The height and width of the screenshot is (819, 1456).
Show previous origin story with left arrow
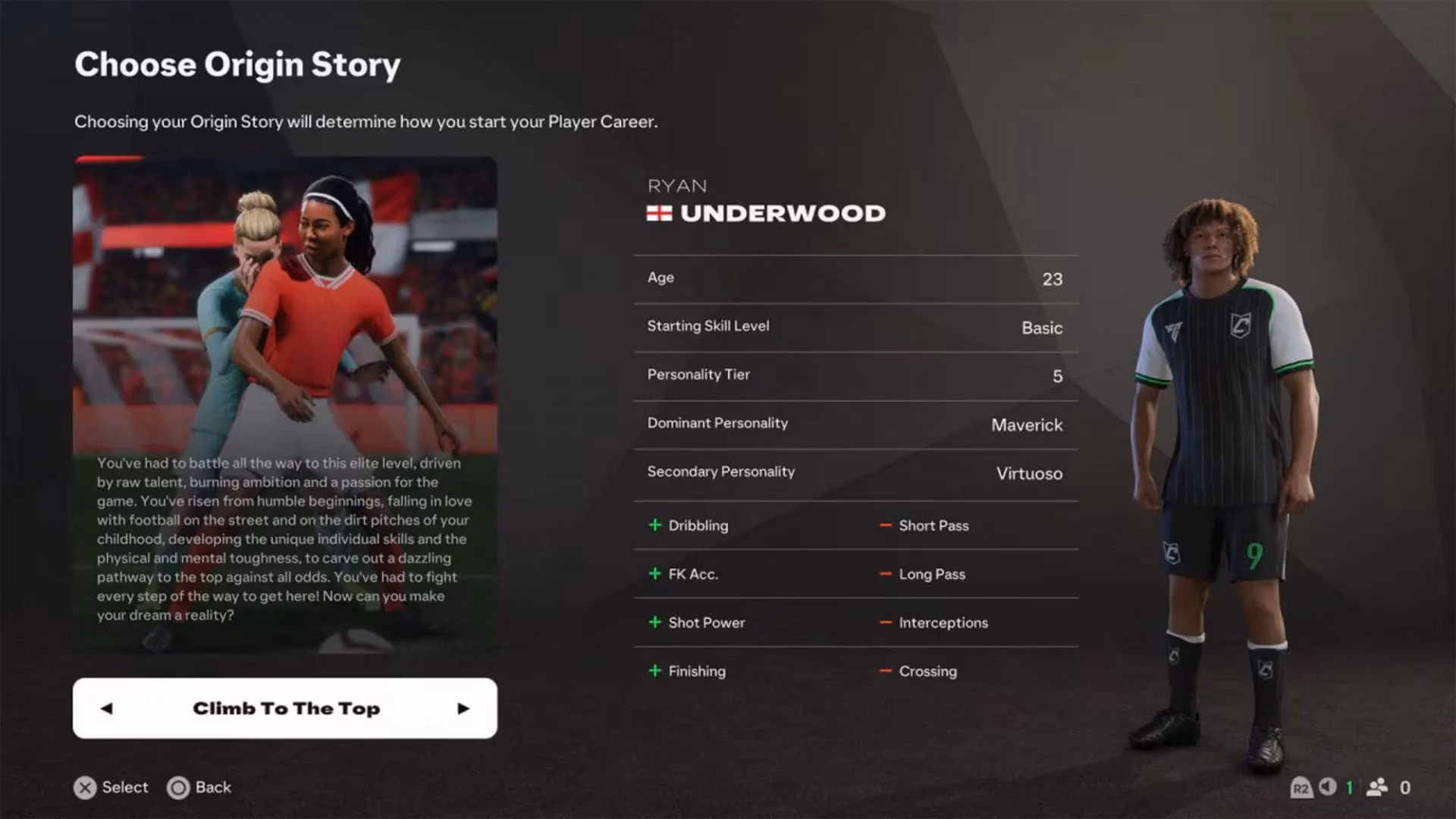[106, 708]
